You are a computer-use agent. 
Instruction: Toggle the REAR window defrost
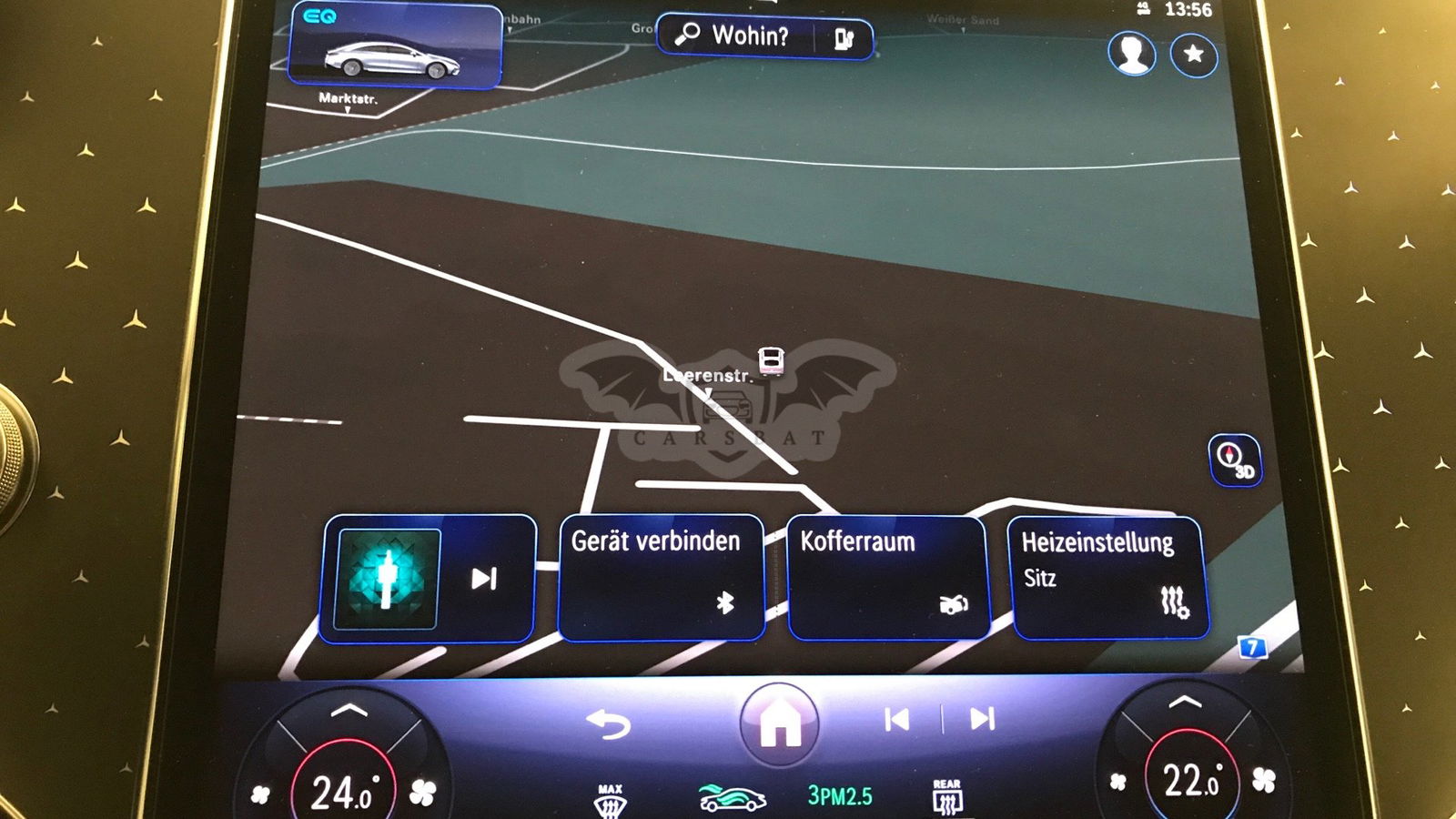coord(946,796)
